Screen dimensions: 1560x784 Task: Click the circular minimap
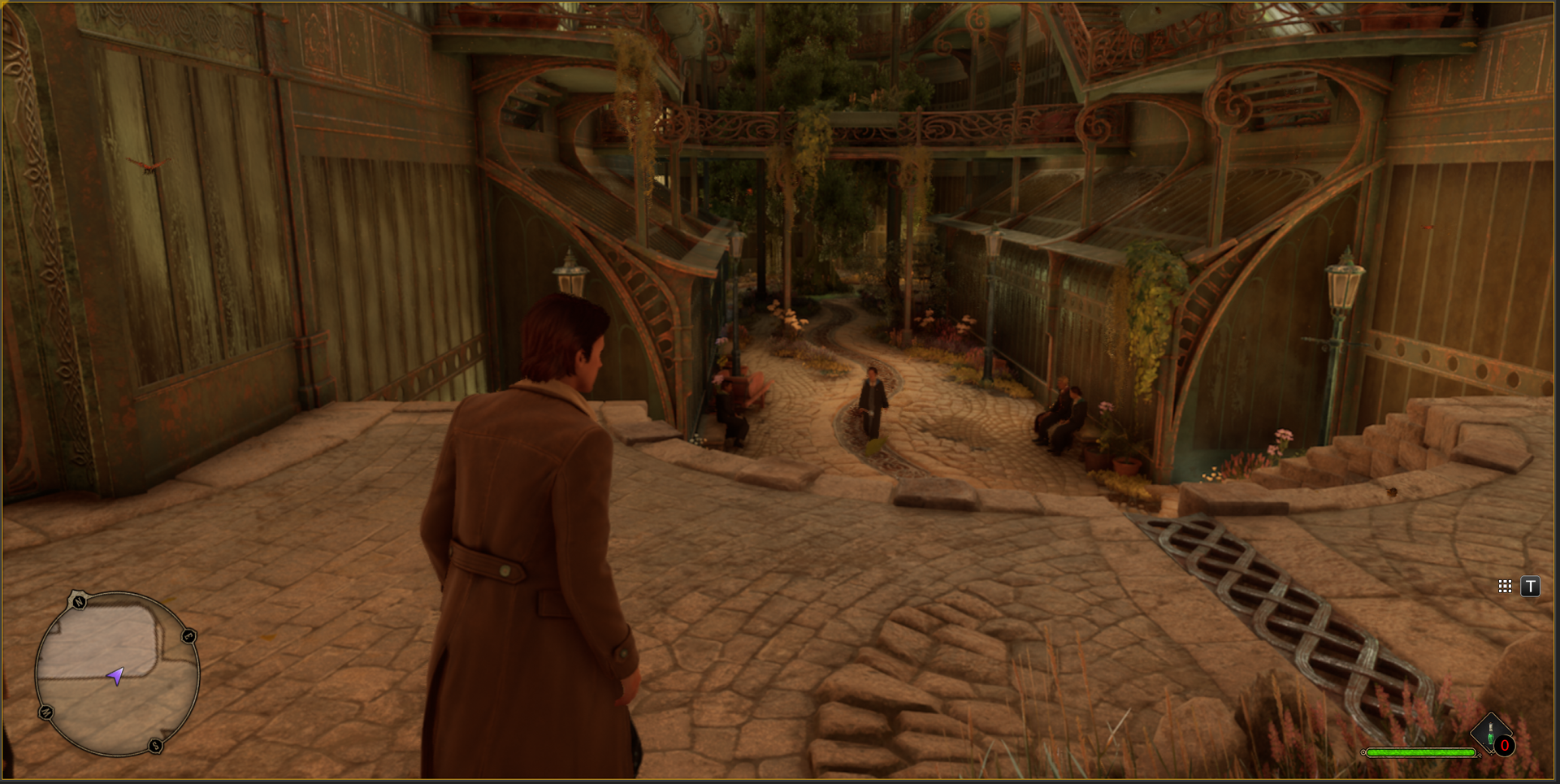pyautogui.click(x=118, y=674)
